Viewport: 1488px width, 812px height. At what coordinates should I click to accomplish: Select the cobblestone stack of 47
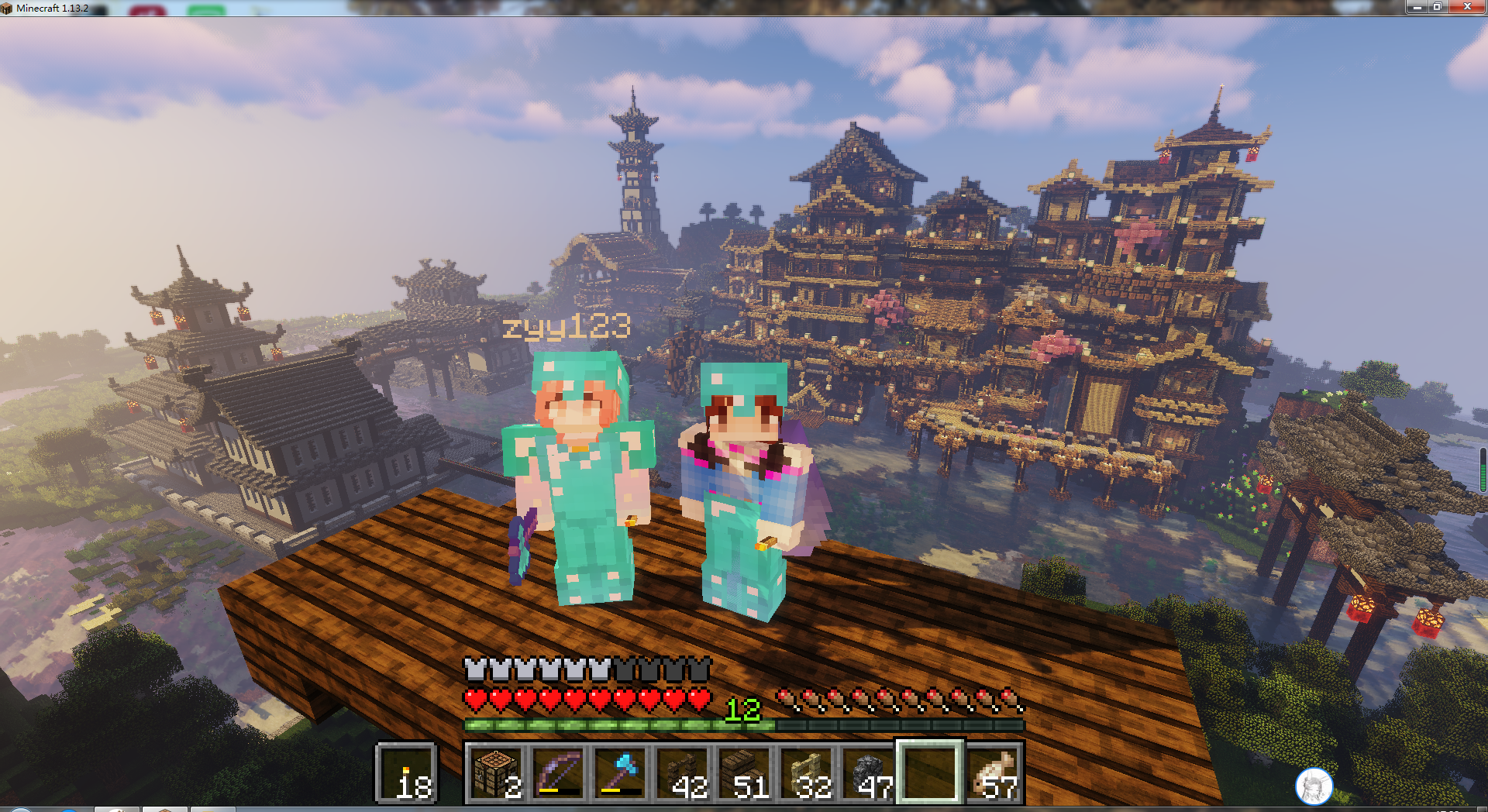coord(868,772)
